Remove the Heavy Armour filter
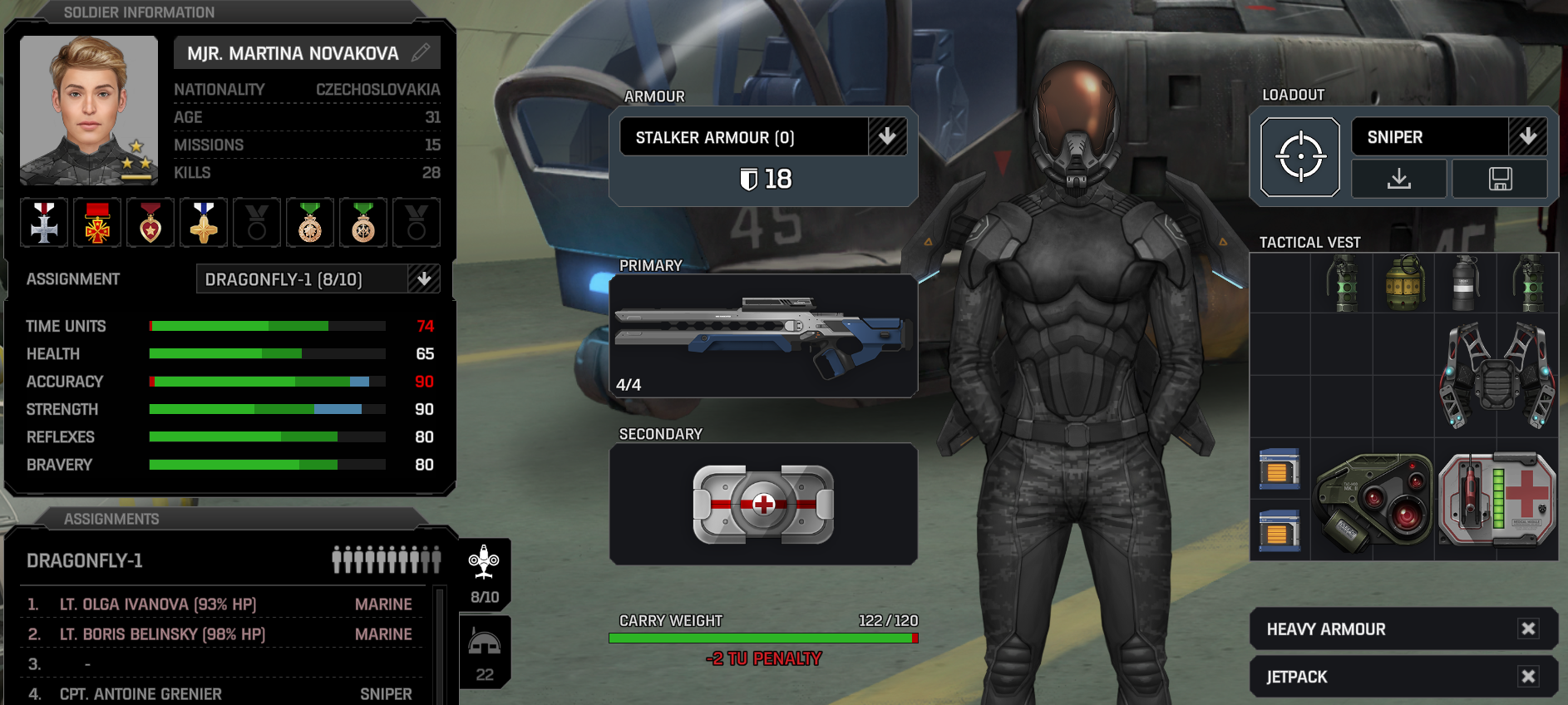This screenshot has height=705, width=1568. 1528,629
